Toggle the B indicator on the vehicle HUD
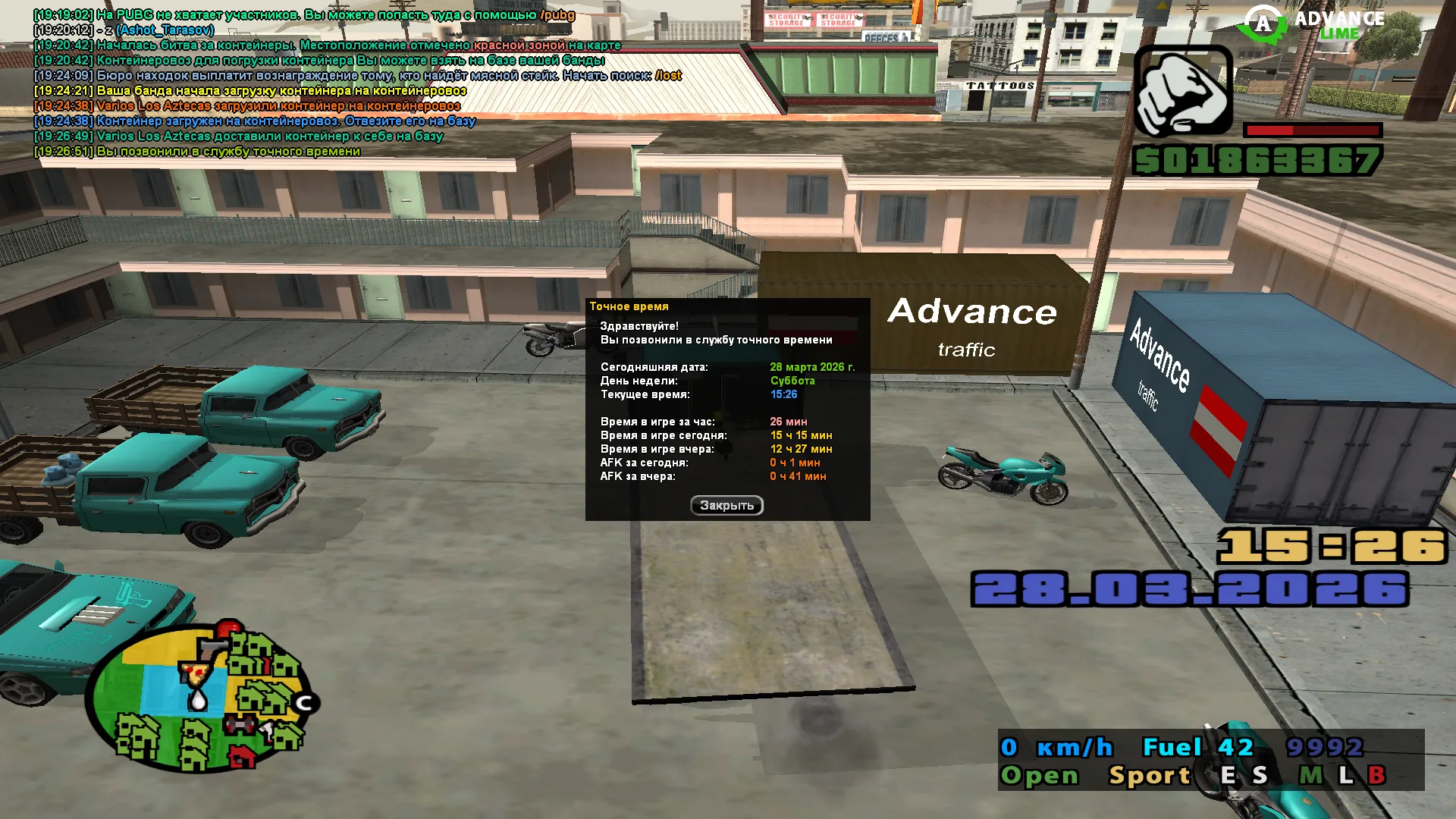The width and height of the screenshot is (1456, 819). 1379,775
